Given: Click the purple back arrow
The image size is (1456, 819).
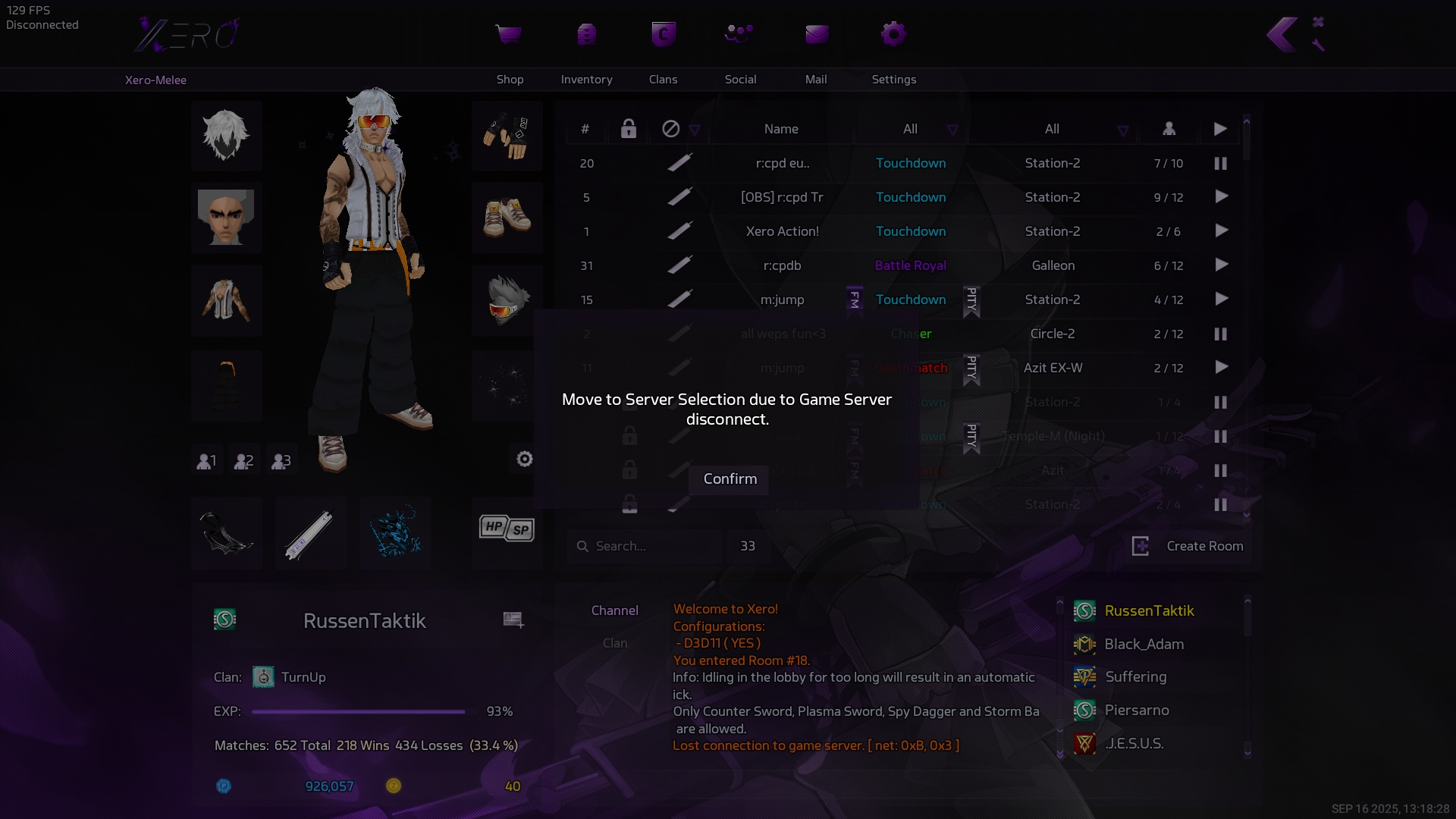Looking at the screenshot, I should click(x=1282, y=35).
